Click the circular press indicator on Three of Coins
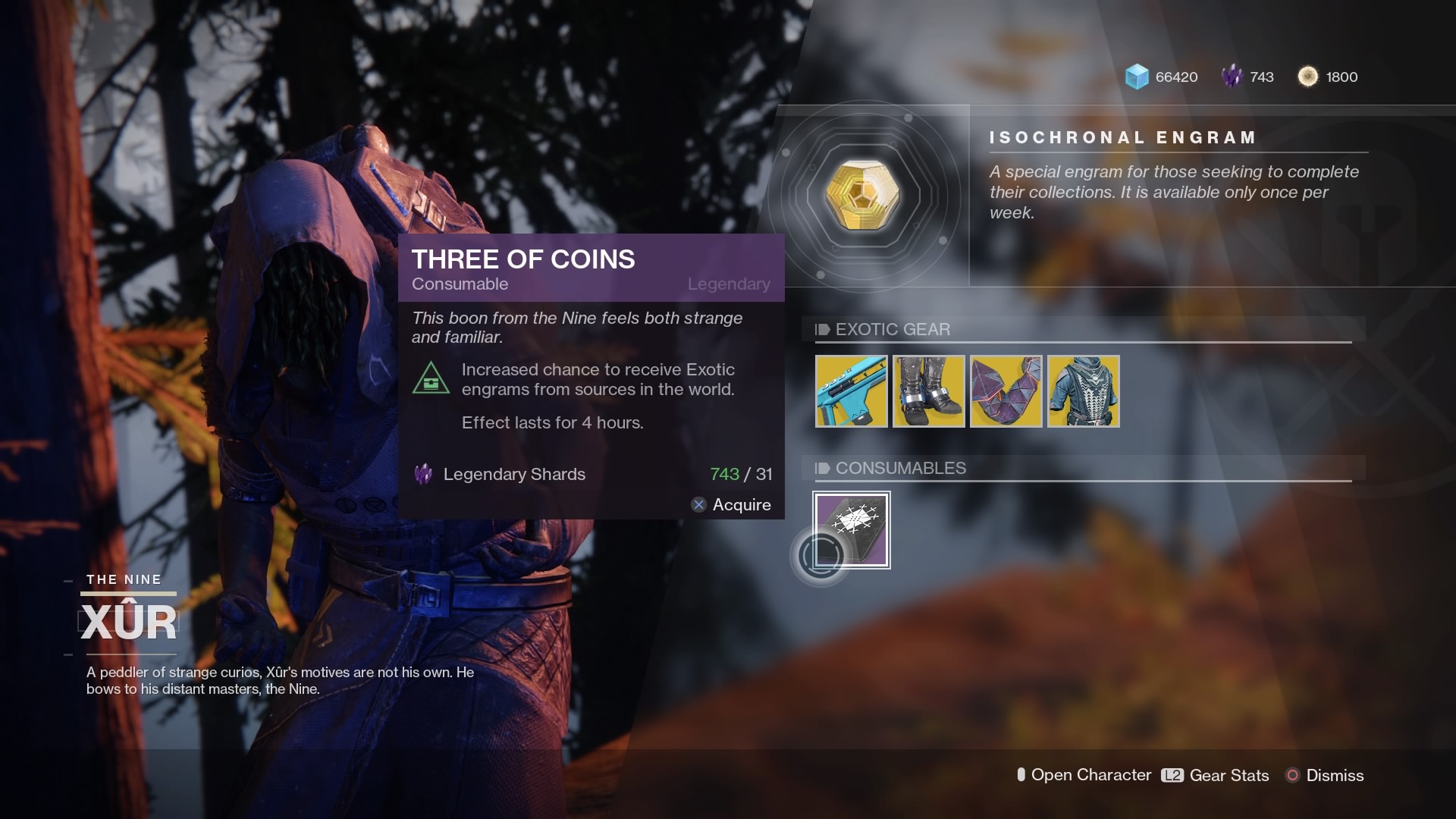Screen dimensions: 1456x819 click(x=821, y=555)
